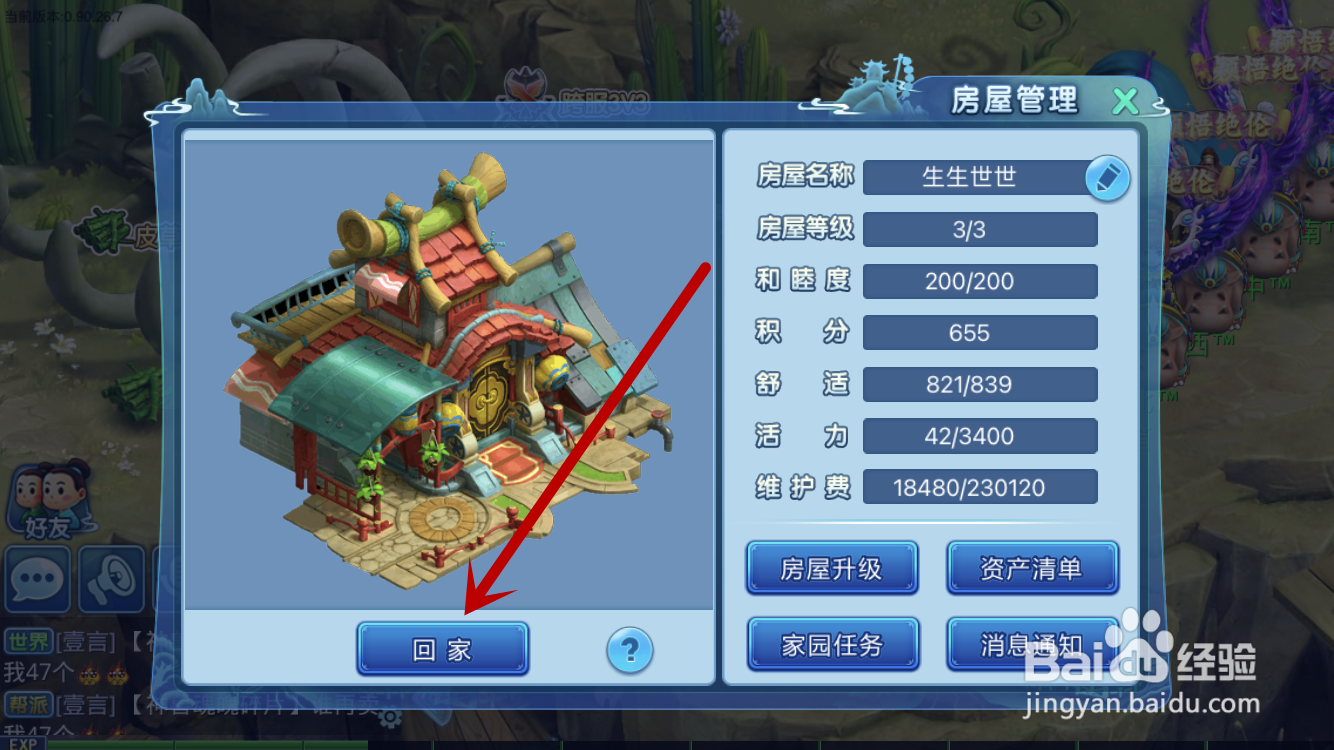Close the 房屋管理 window
The height and width of the screenshot is (750, 1334).
[x=1125, y=101]
